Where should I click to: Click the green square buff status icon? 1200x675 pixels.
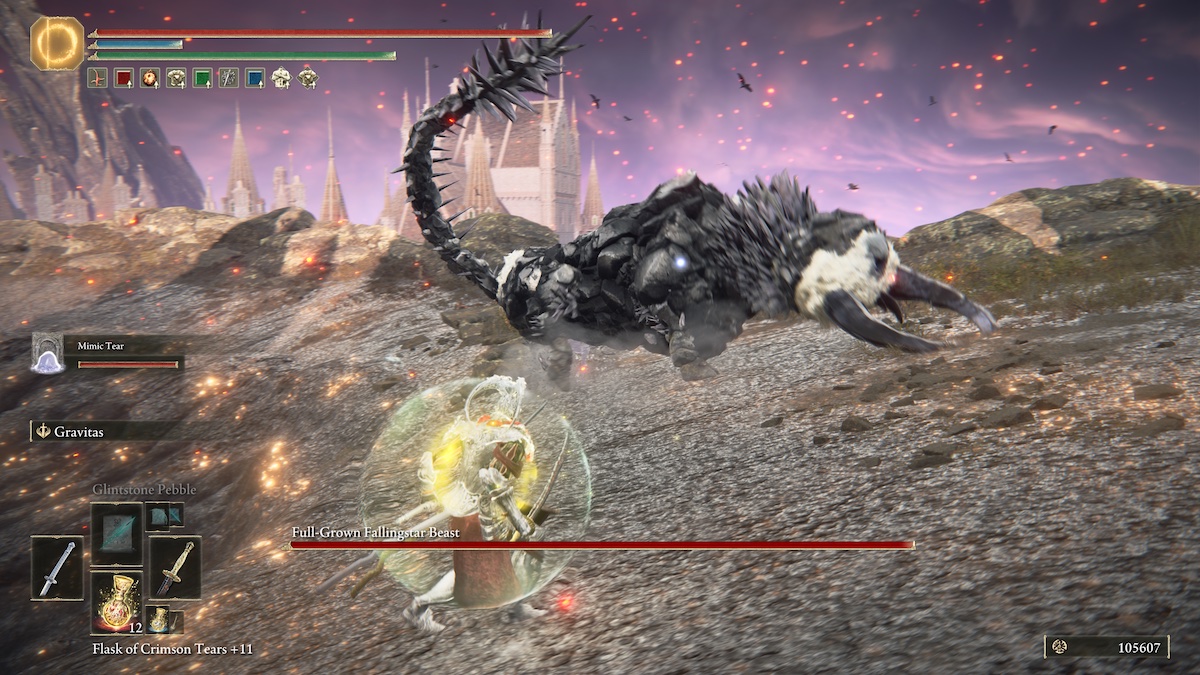202,77
